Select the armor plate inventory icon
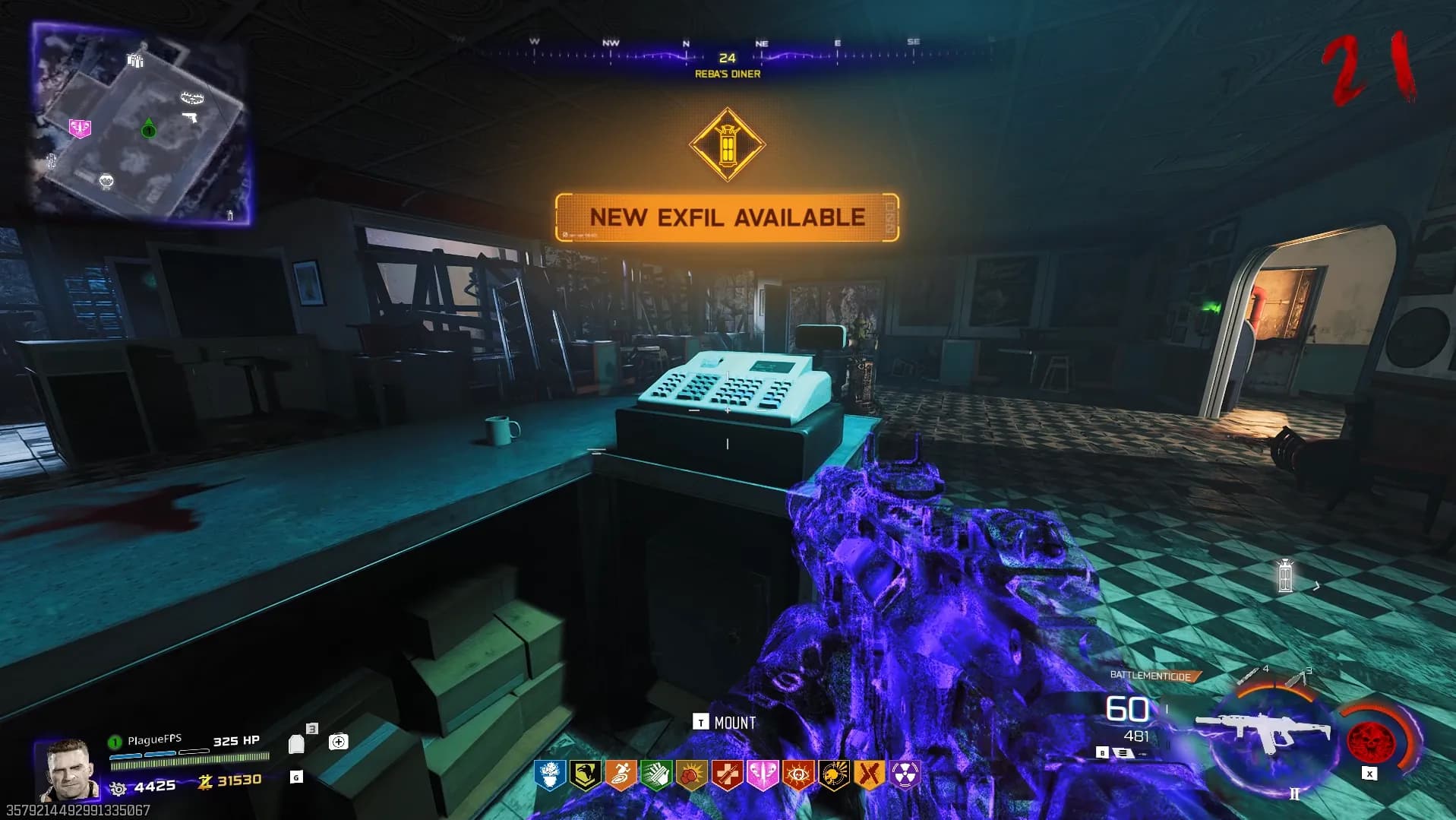 pos(297,743)
